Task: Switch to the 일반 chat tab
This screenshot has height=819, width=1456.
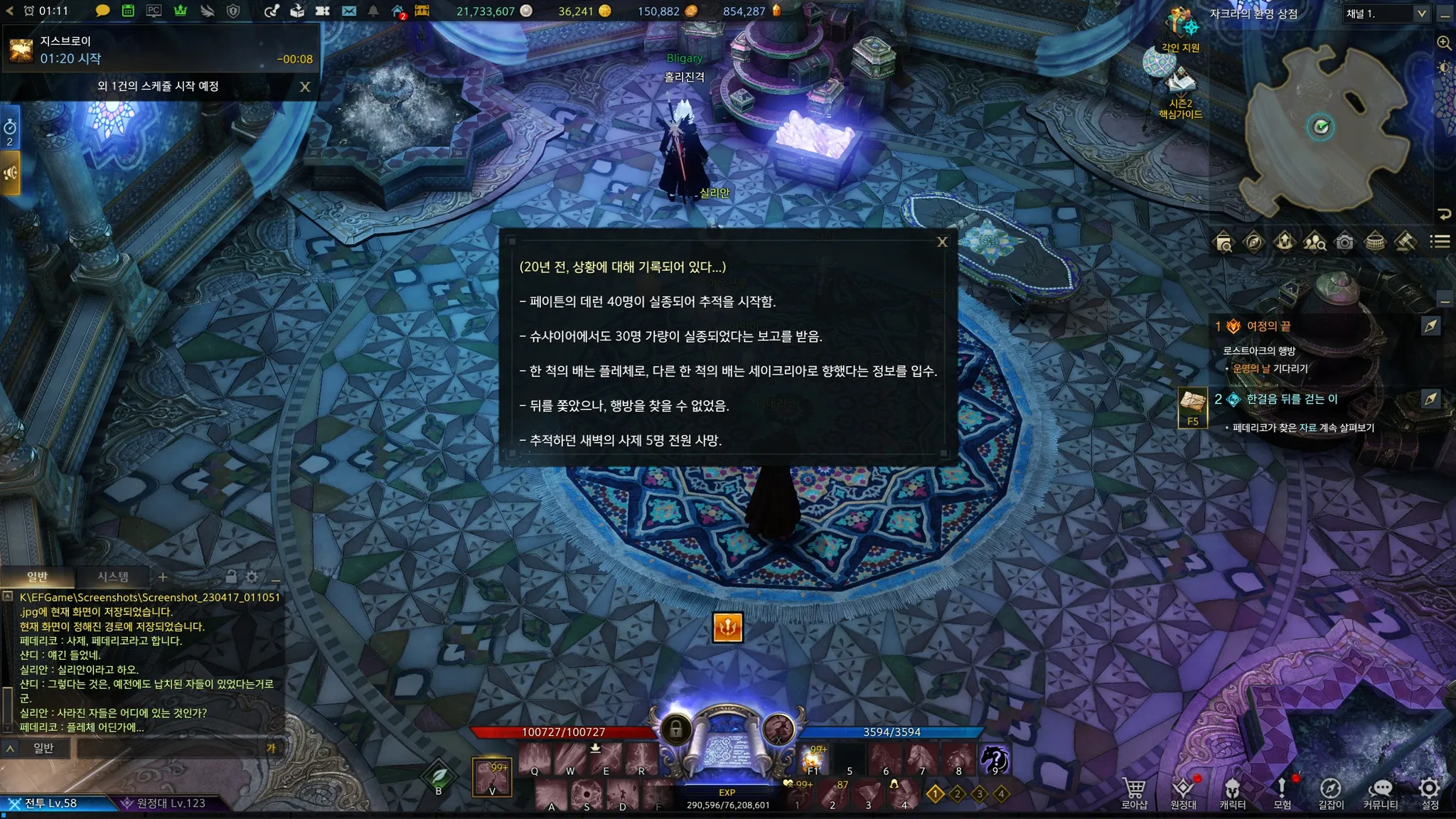Action: click(37, 577)
